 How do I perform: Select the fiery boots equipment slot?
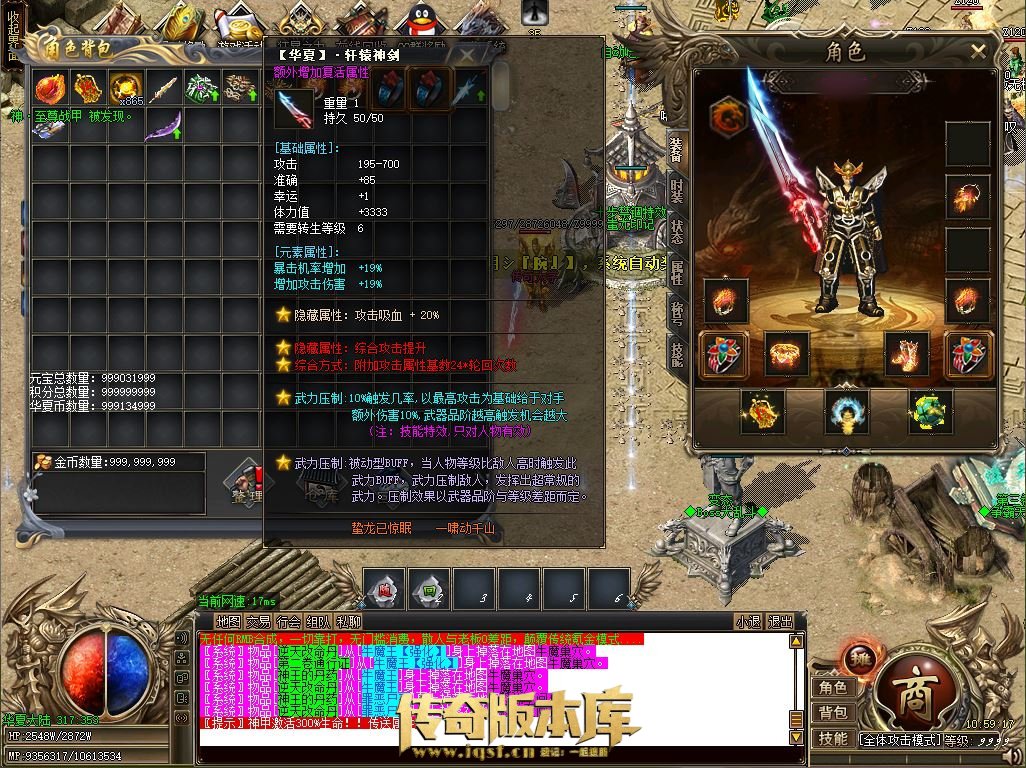[x=907, y=354]
